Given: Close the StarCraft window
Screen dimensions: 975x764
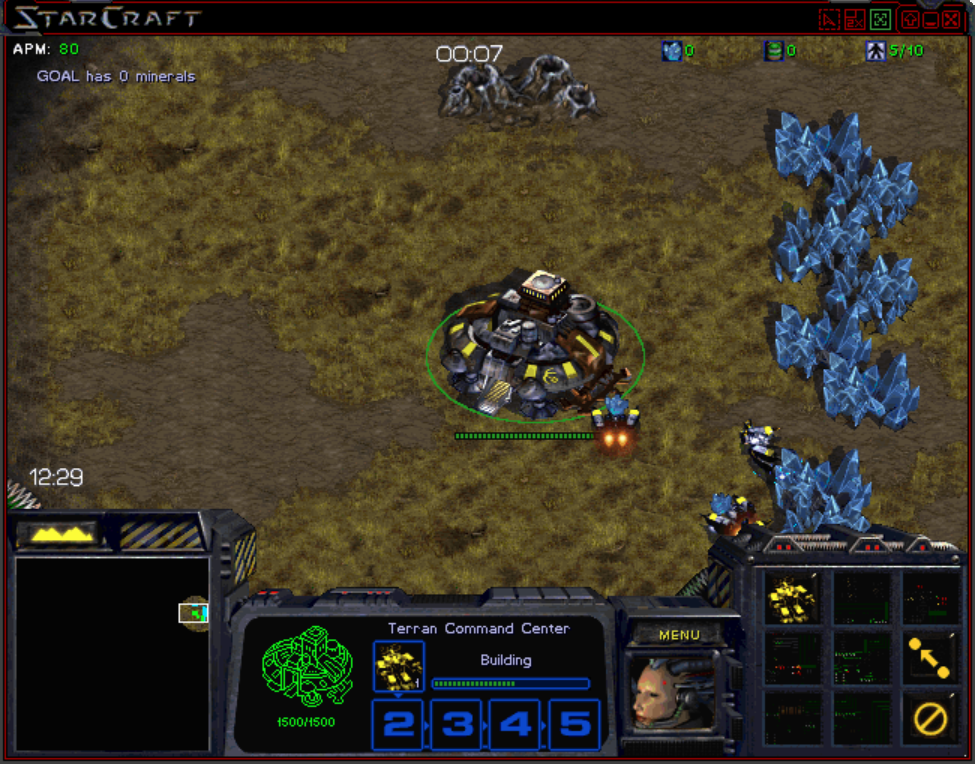Looking at the screenshot, I should point(951,19).
